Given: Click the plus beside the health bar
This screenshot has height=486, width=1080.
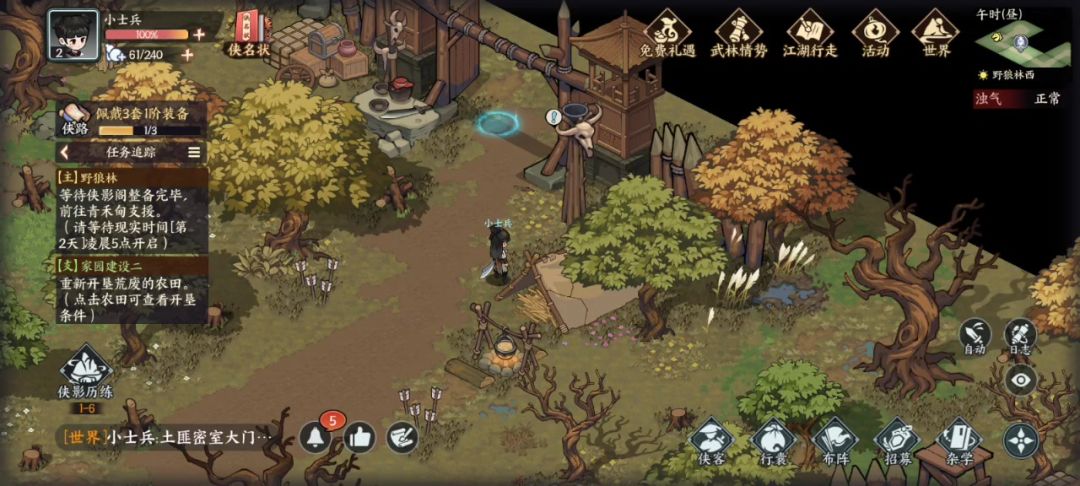Looking at the screenshot, I should point(199,34).
